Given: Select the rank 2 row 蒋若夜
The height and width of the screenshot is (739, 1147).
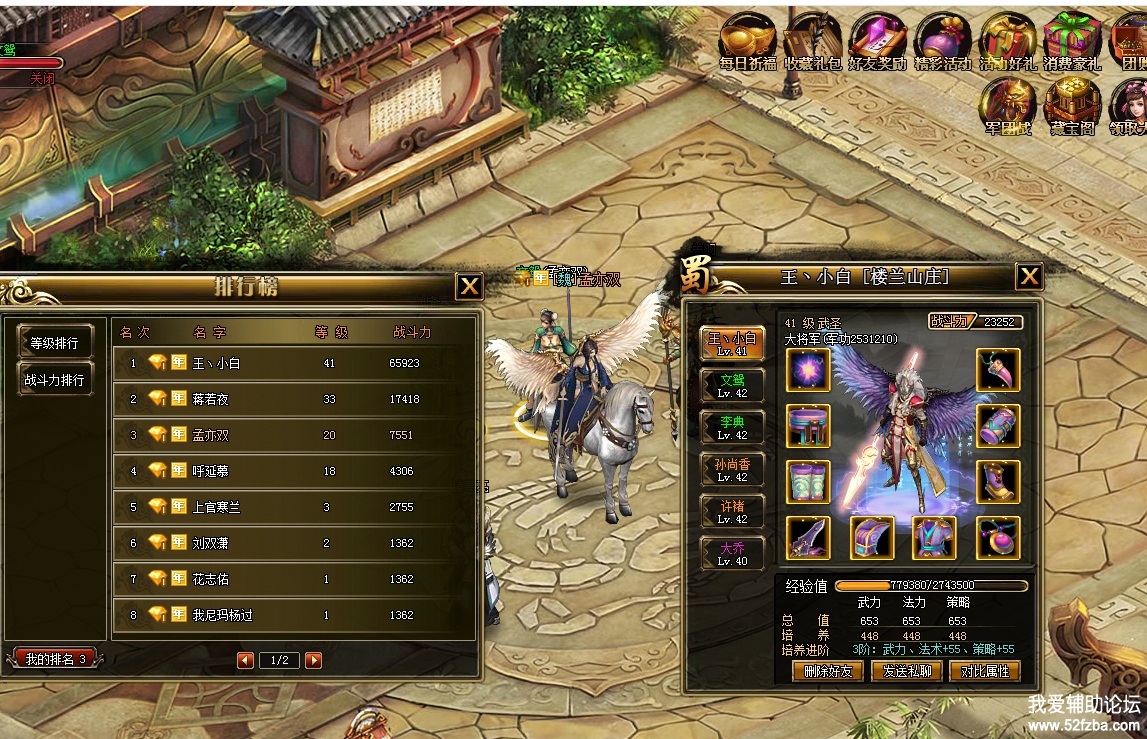Looking at the screenshot, I should point(290,399).
